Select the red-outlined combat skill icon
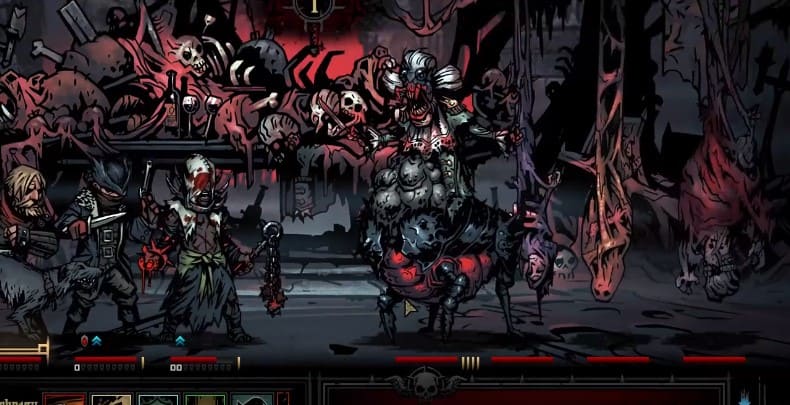Viewport: 790px width, 405px height. pos(64,400)
